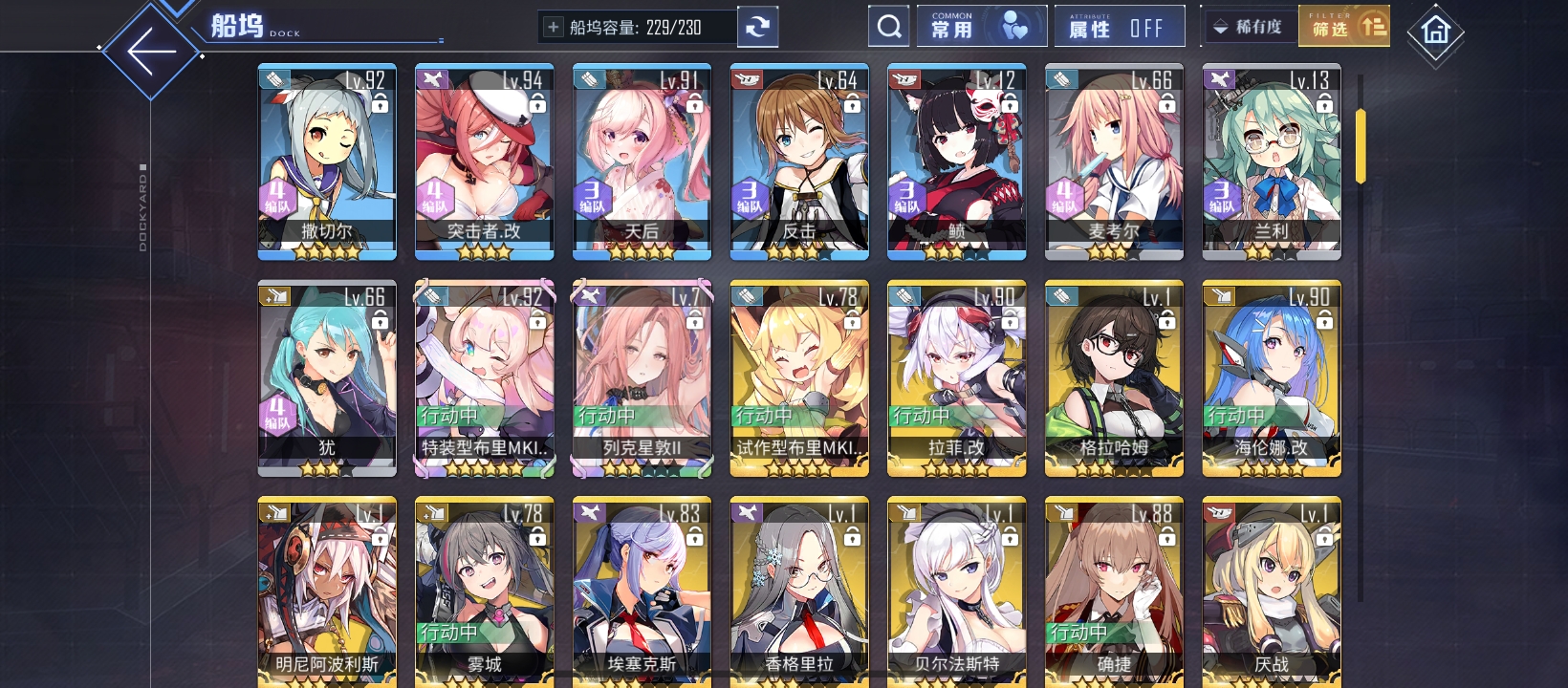
Task: Open search with the magnifier icon
Action: coord(888,25)
